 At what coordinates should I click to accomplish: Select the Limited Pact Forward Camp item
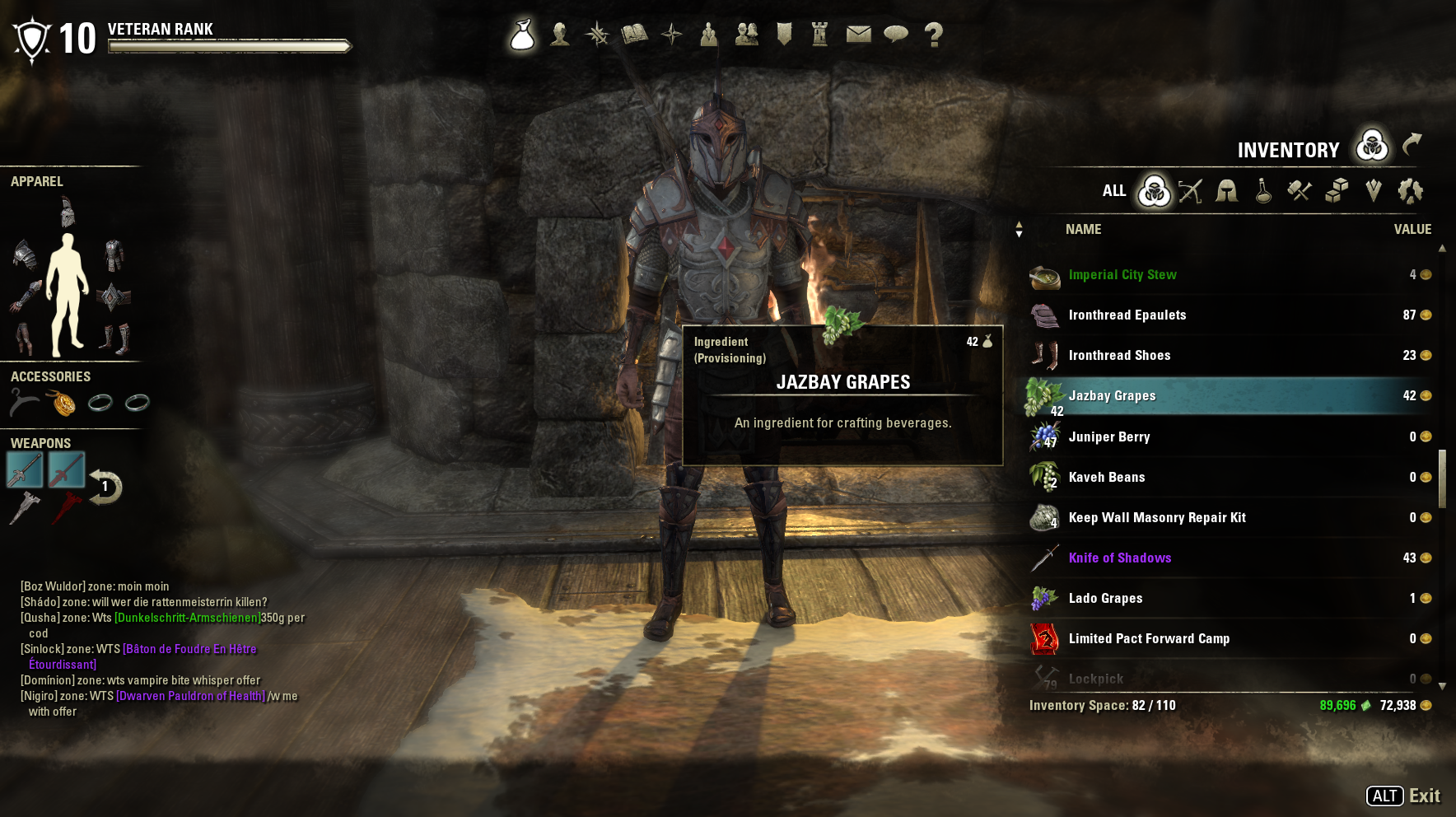1149,638
